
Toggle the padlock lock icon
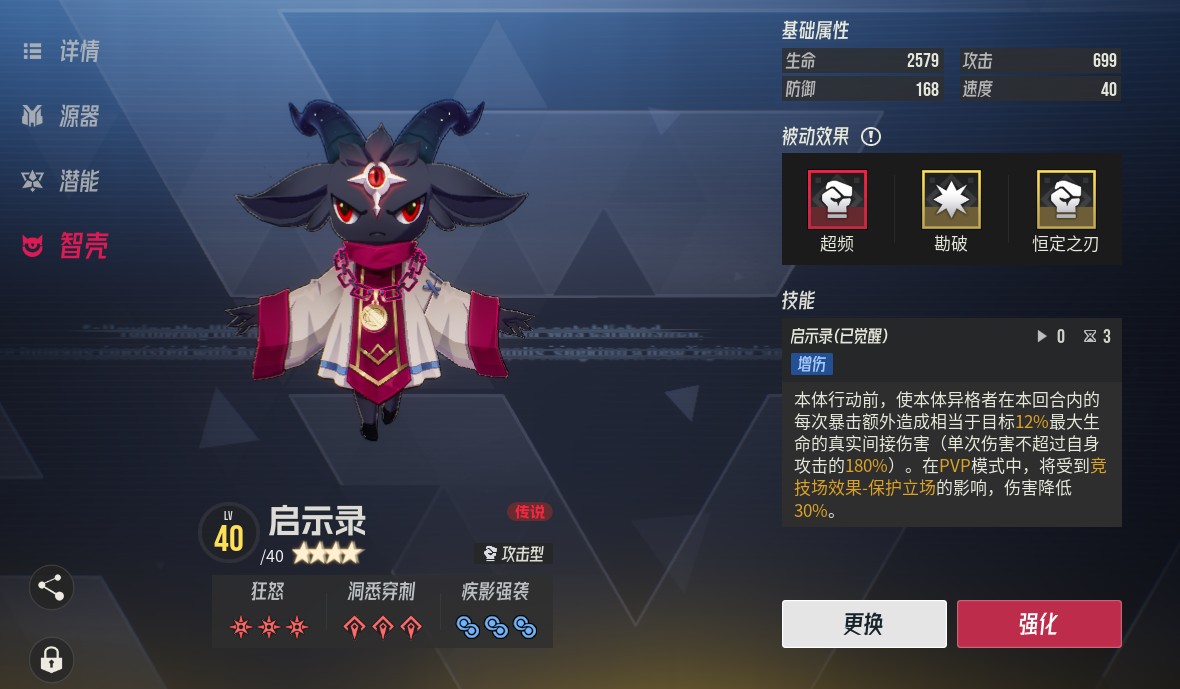point(51,659)
